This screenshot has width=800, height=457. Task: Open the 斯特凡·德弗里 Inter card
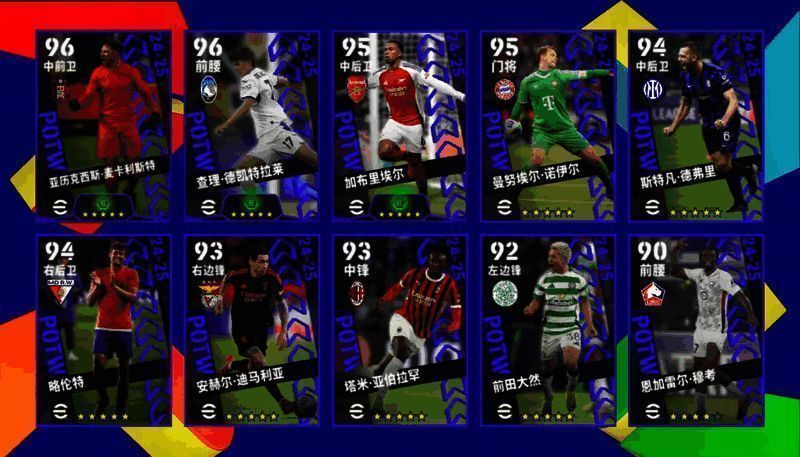point(695,125)
